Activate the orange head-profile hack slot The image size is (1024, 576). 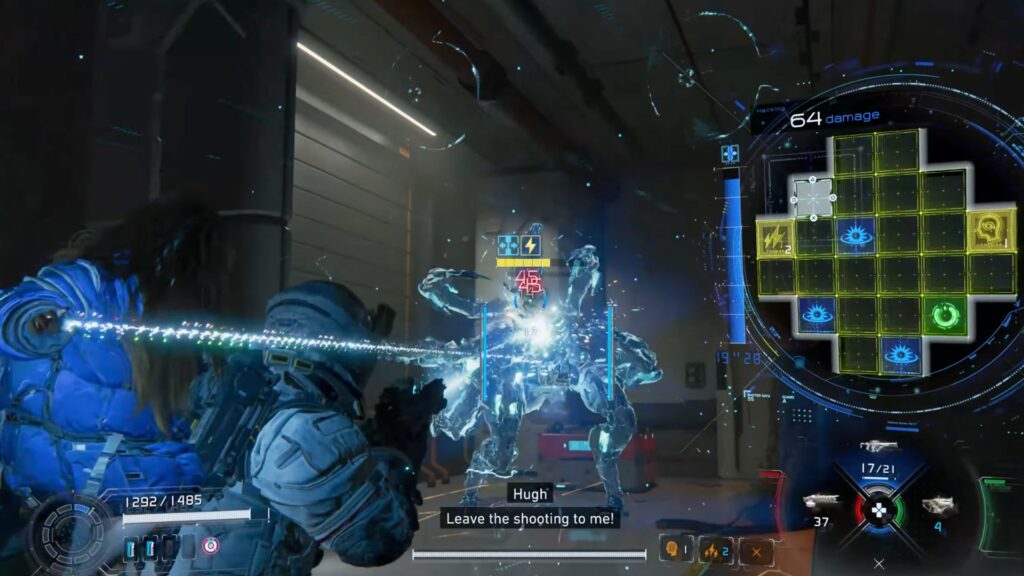coord(674,549)
